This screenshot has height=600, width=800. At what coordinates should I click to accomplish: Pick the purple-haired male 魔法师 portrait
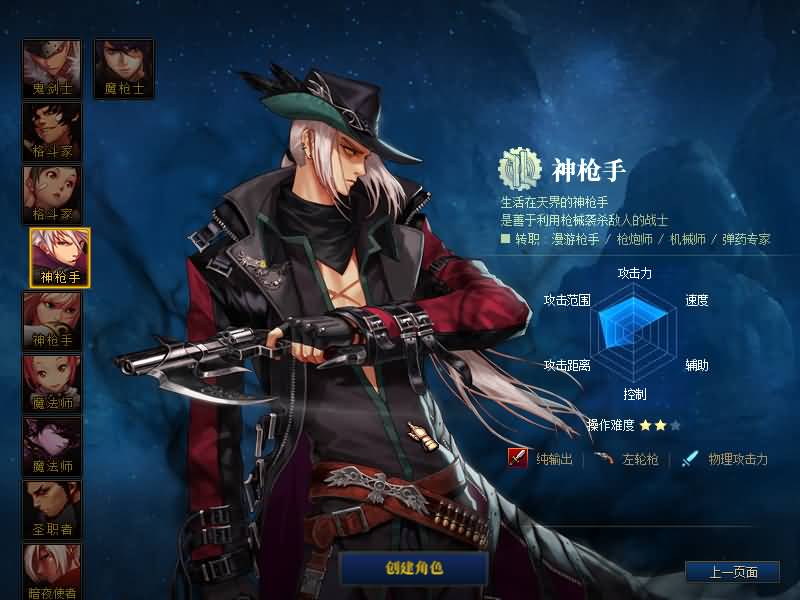tap(52, 446)
